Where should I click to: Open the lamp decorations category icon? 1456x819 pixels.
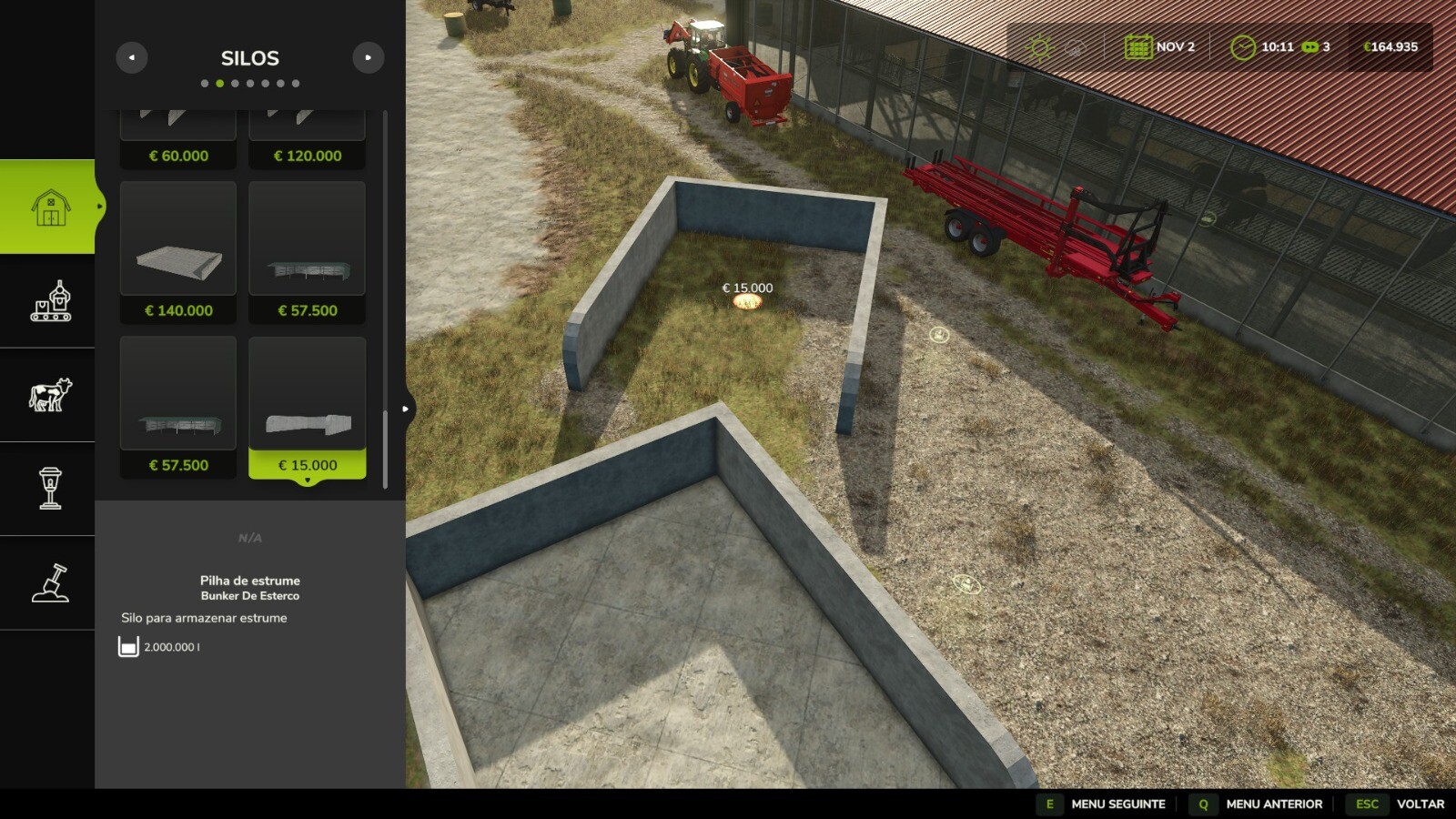(x=50, y=489)
